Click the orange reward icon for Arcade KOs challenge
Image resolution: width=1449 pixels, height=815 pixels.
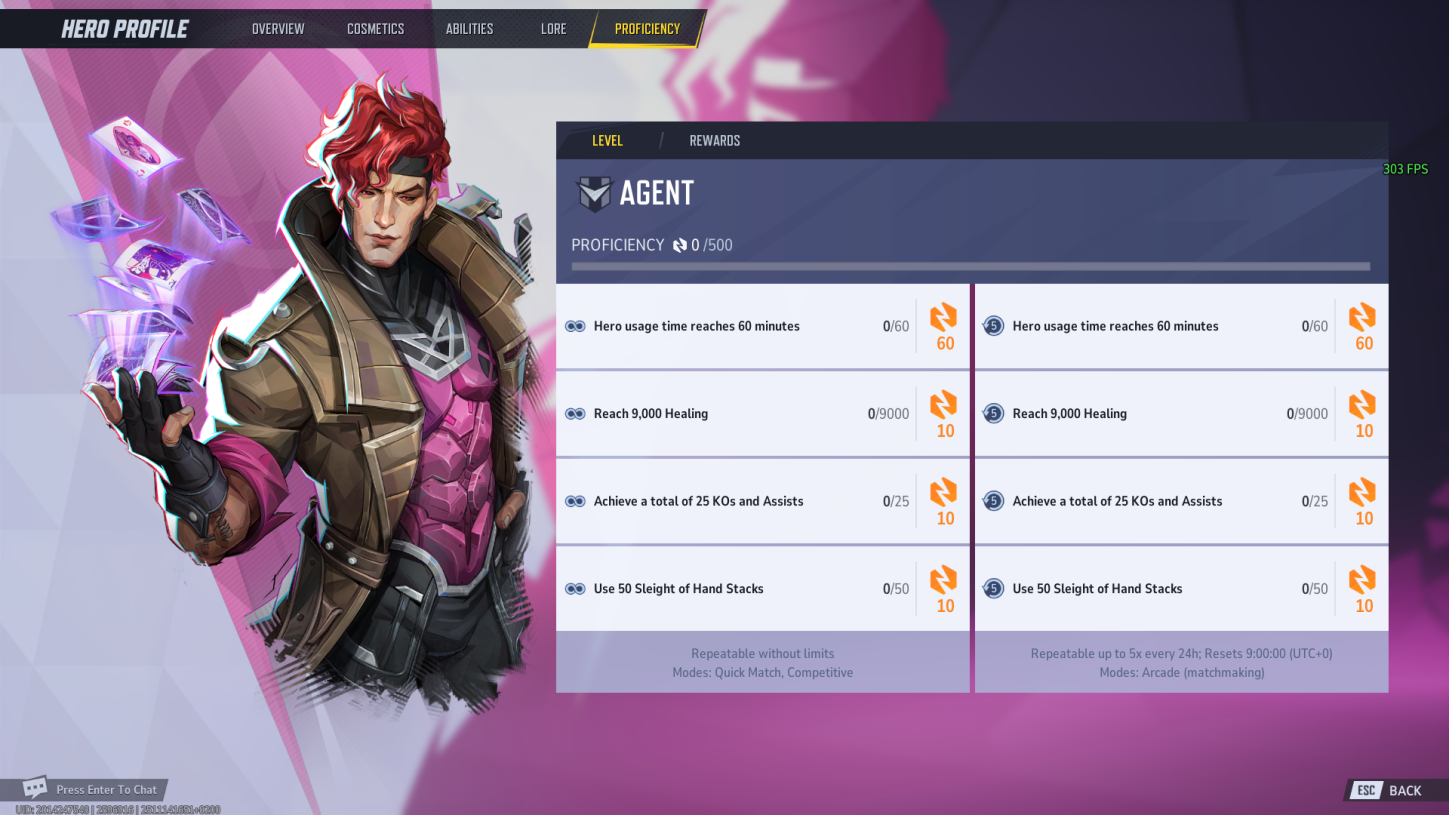[1362, 493]
